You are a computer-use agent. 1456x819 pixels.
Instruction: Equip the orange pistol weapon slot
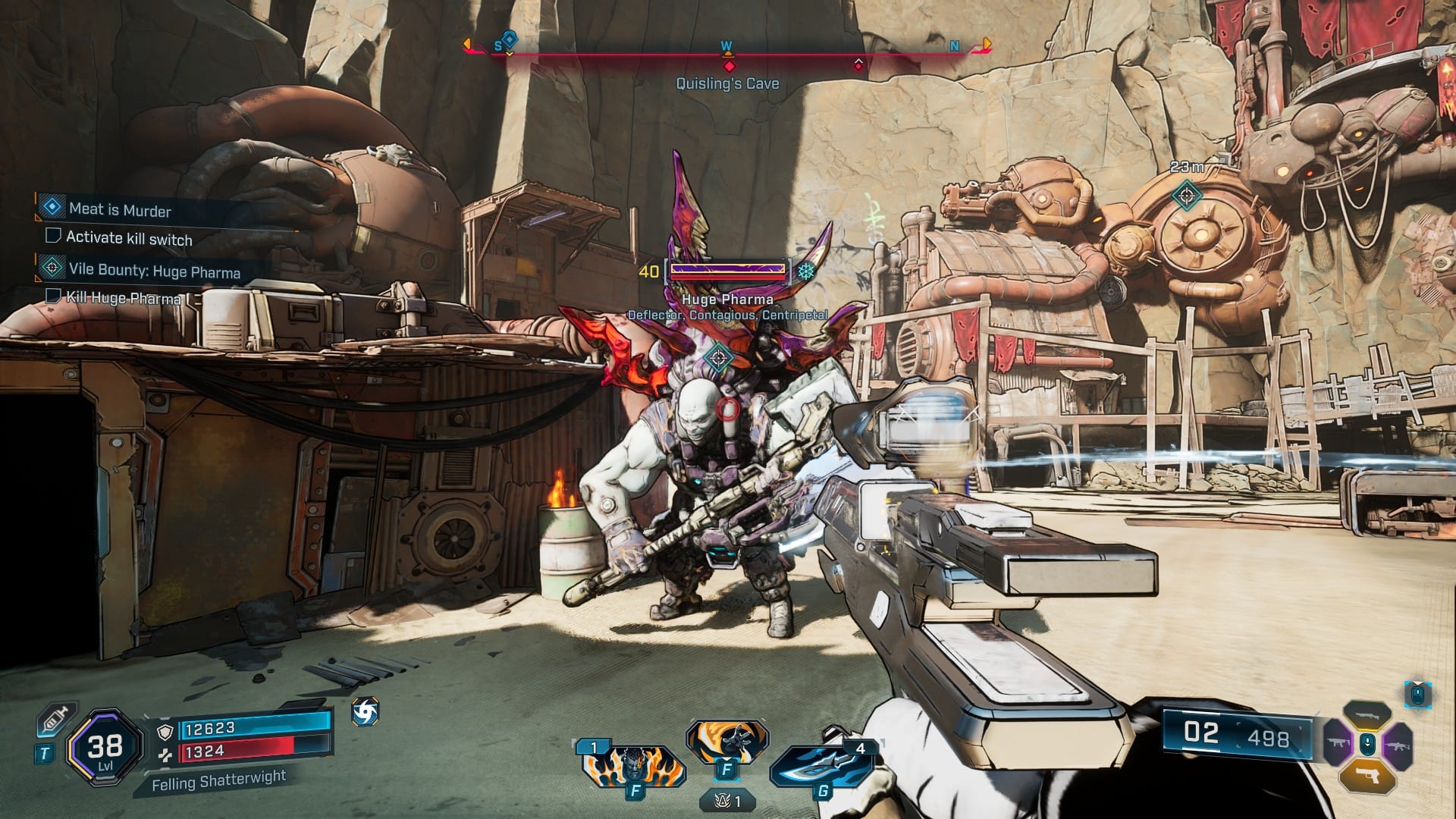click(x=1367, y=776)
